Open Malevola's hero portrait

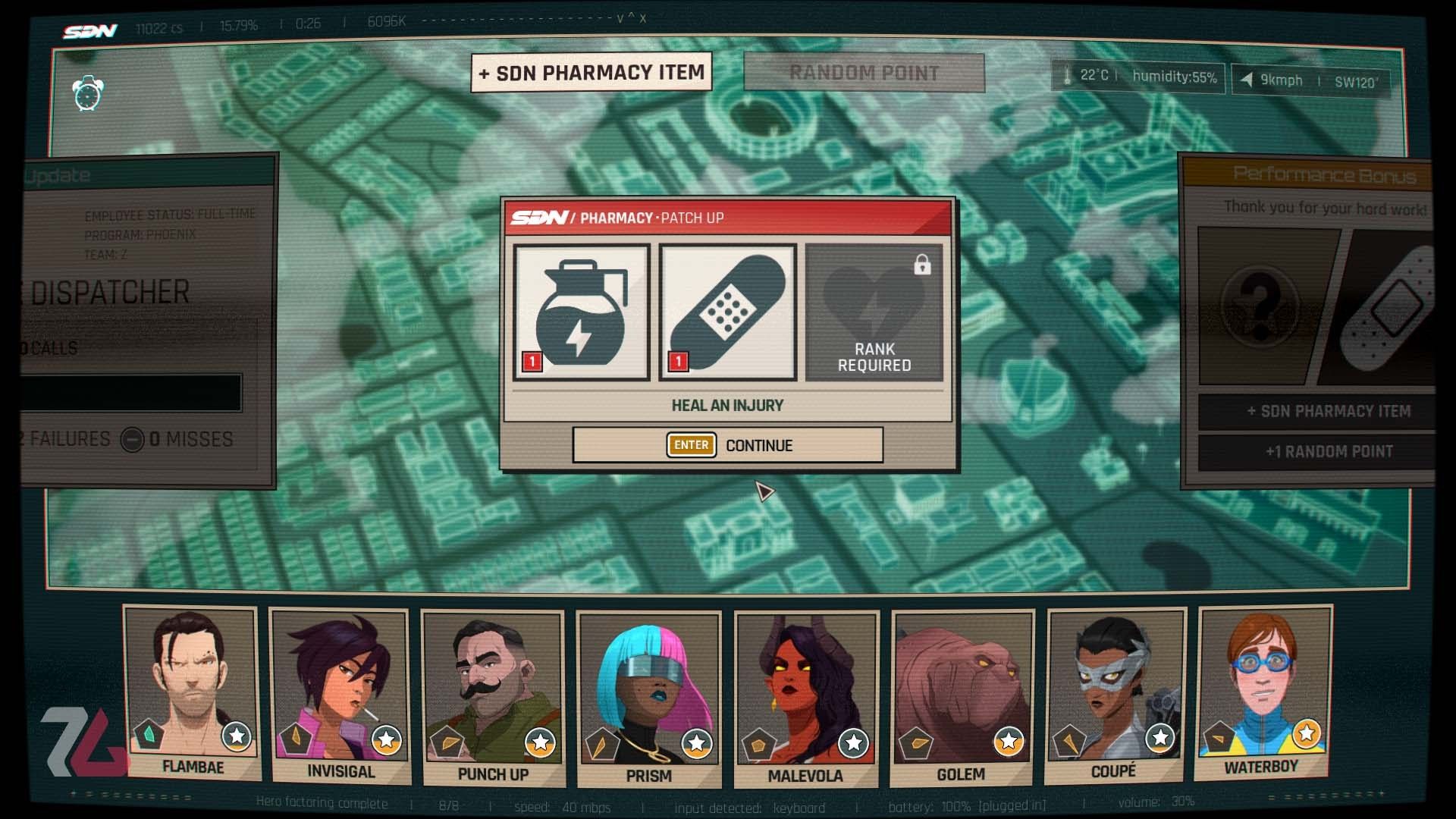(805, 698)
